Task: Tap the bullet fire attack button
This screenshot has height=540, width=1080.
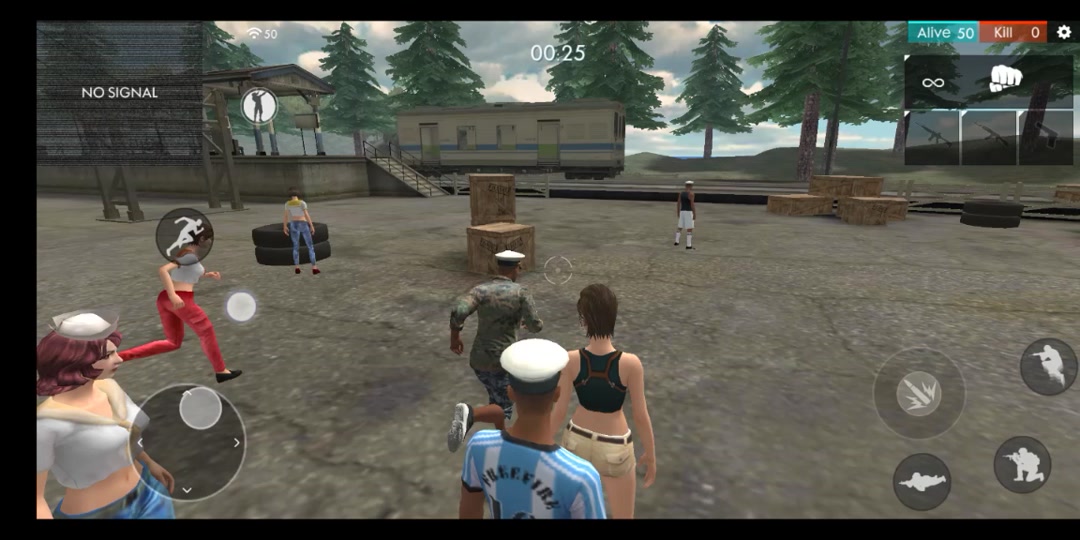Action: click(x=919, y=393)
